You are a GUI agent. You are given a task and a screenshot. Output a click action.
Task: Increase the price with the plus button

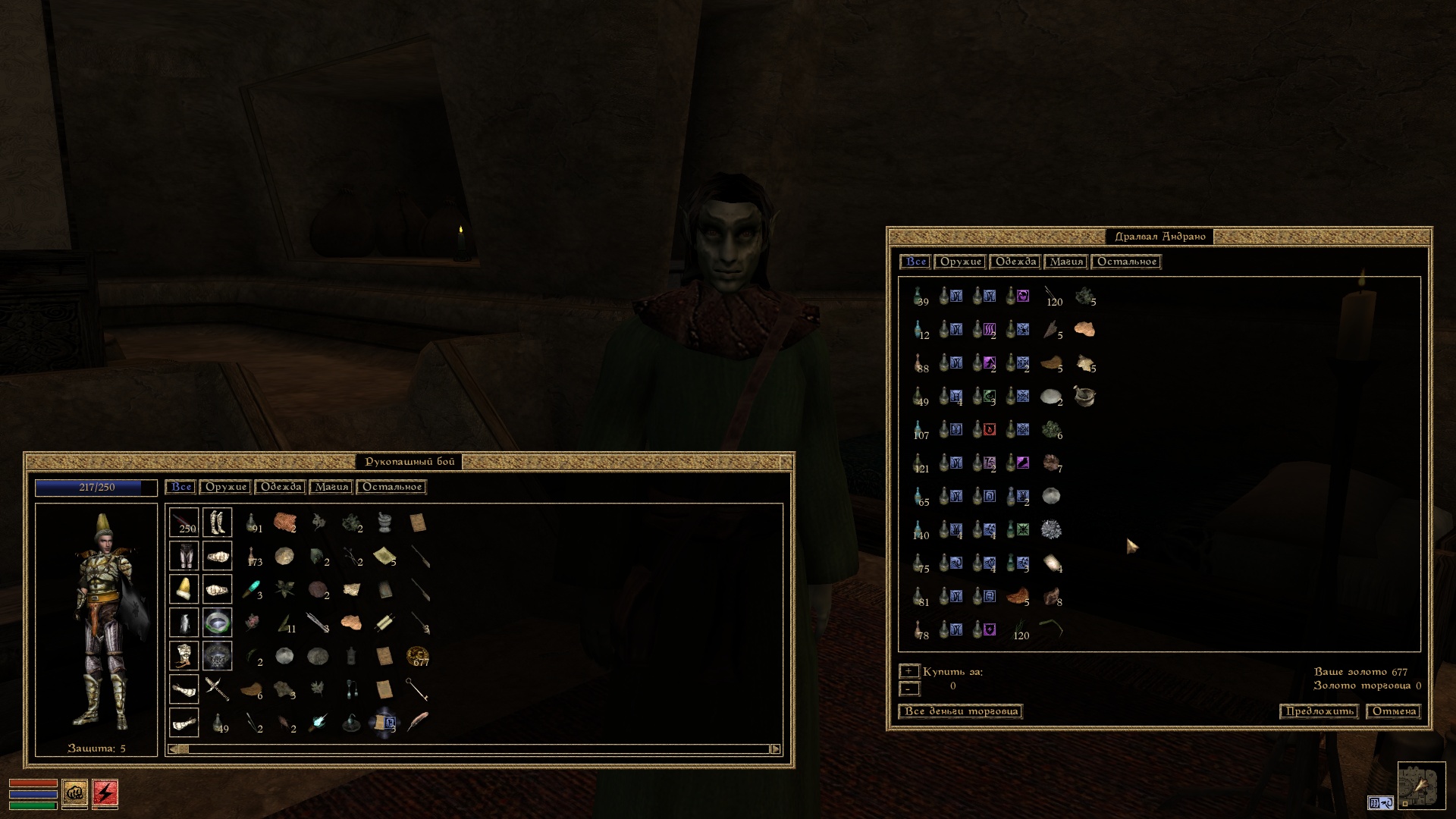coord(908,671)
